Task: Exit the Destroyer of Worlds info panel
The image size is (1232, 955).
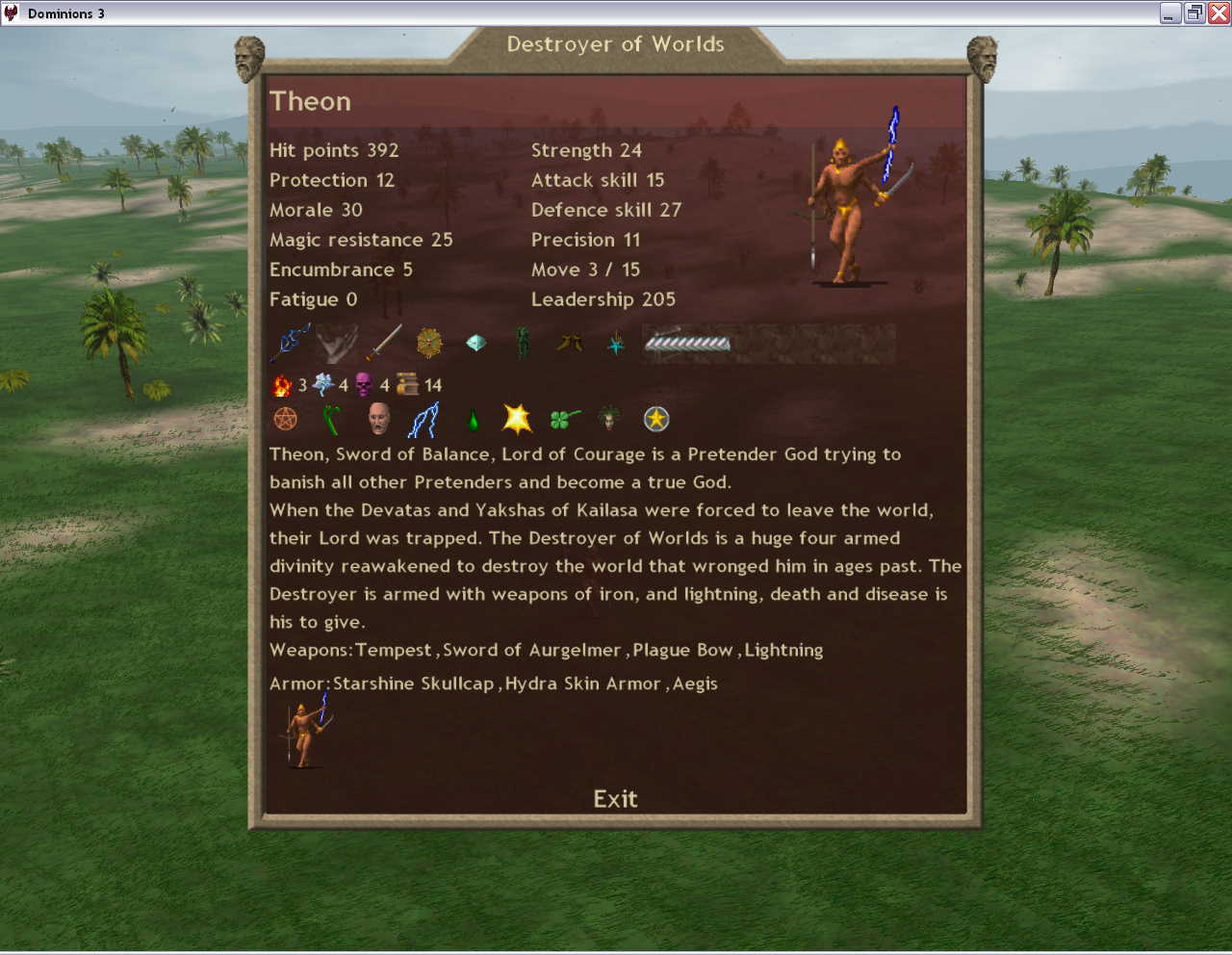Action: pyautogui.click(x=615, y=799)
